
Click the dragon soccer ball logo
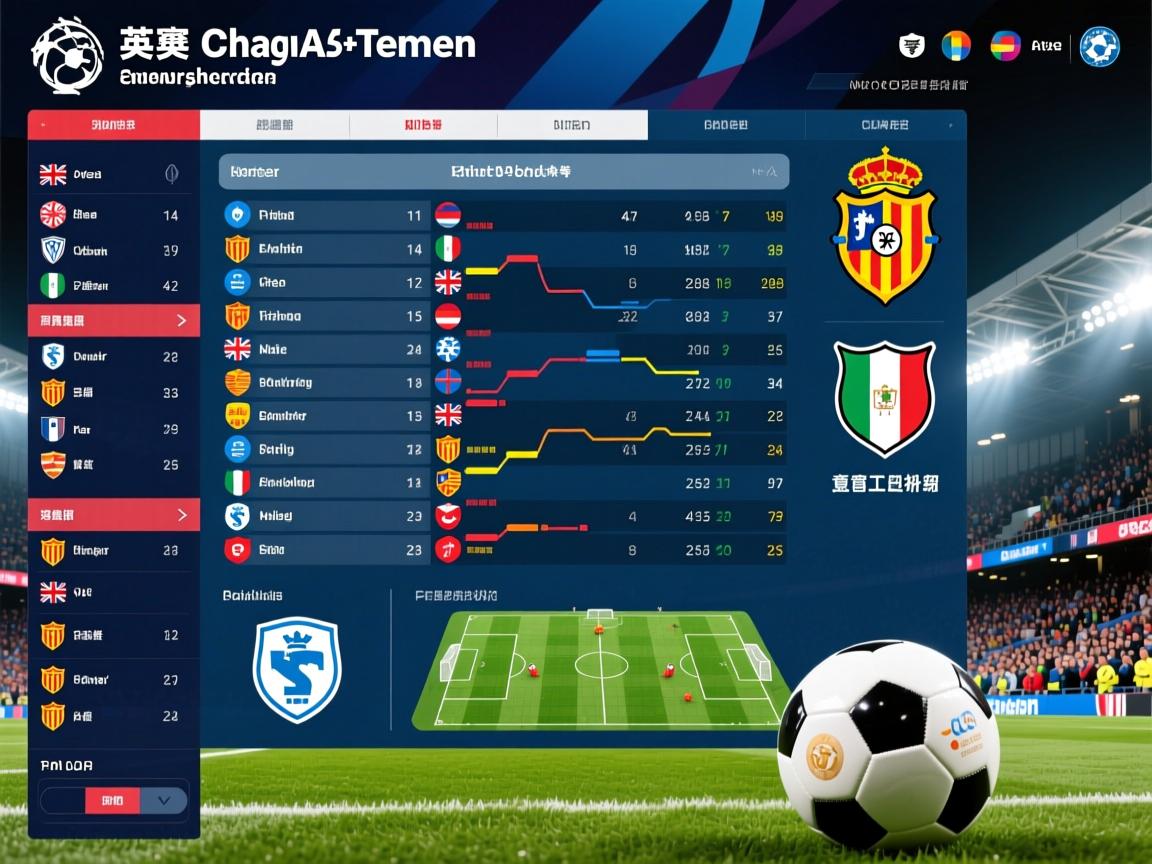[x=67, y=55]
